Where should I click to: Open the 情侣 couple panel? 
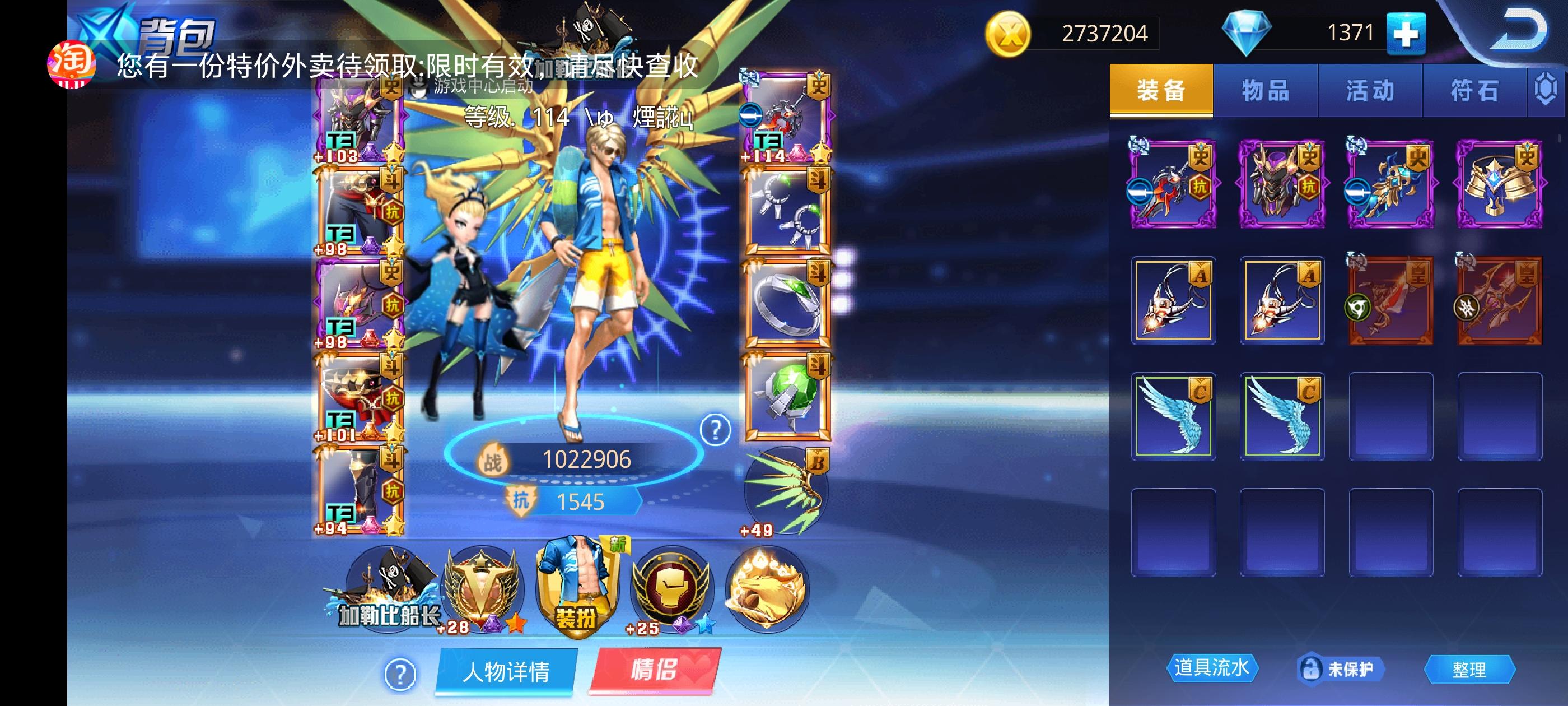click(662, 671)
